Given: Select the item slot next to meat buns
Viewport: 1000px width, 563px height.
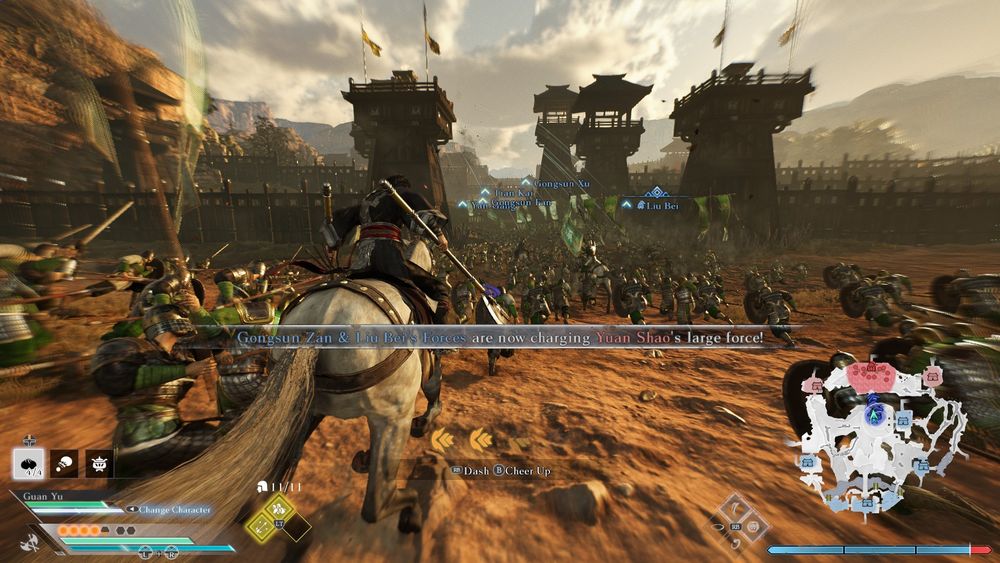Looking at the screenshot, I should (64, 462).
